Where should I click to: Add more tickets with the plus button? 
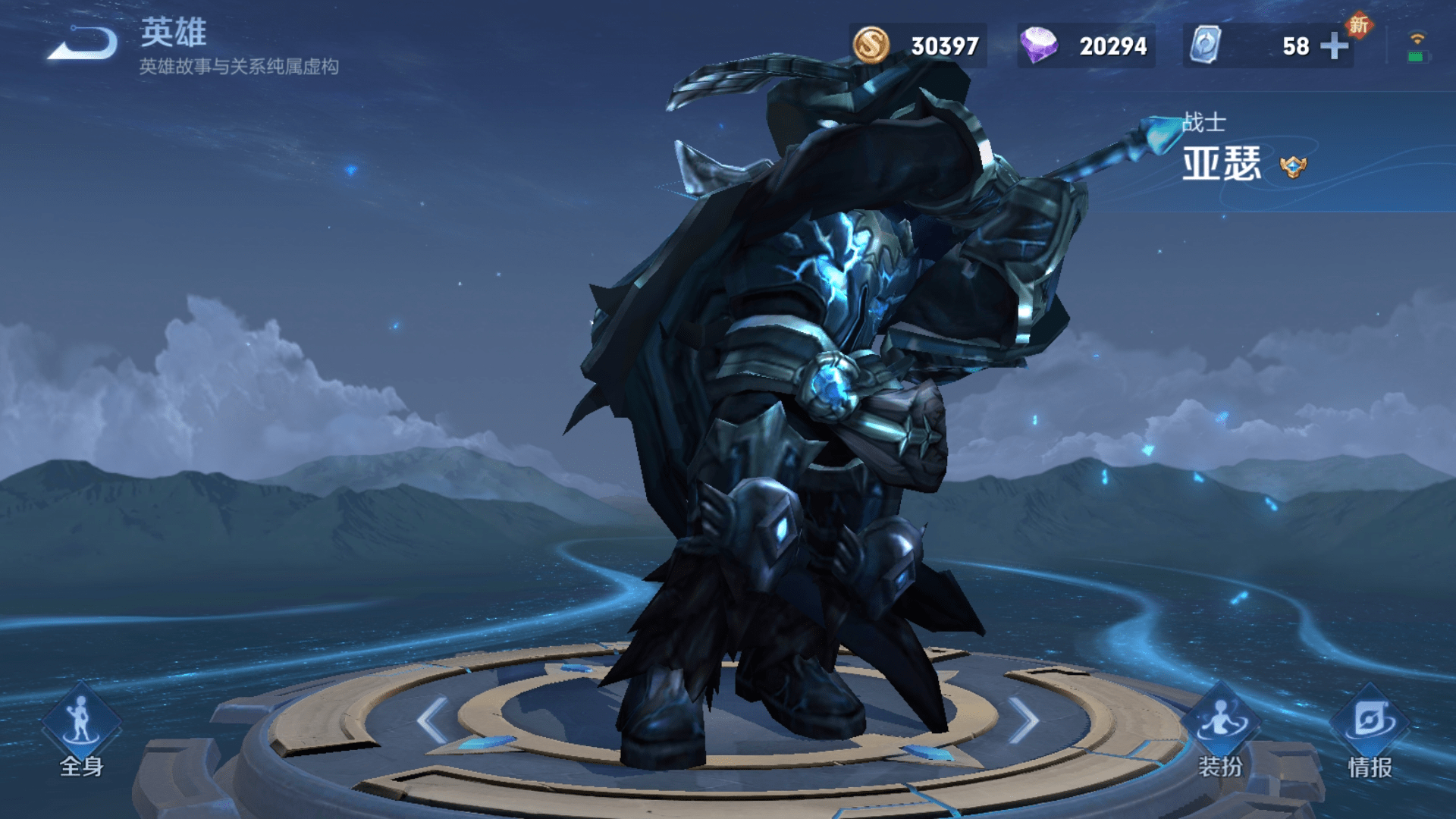click(1334, 46)
